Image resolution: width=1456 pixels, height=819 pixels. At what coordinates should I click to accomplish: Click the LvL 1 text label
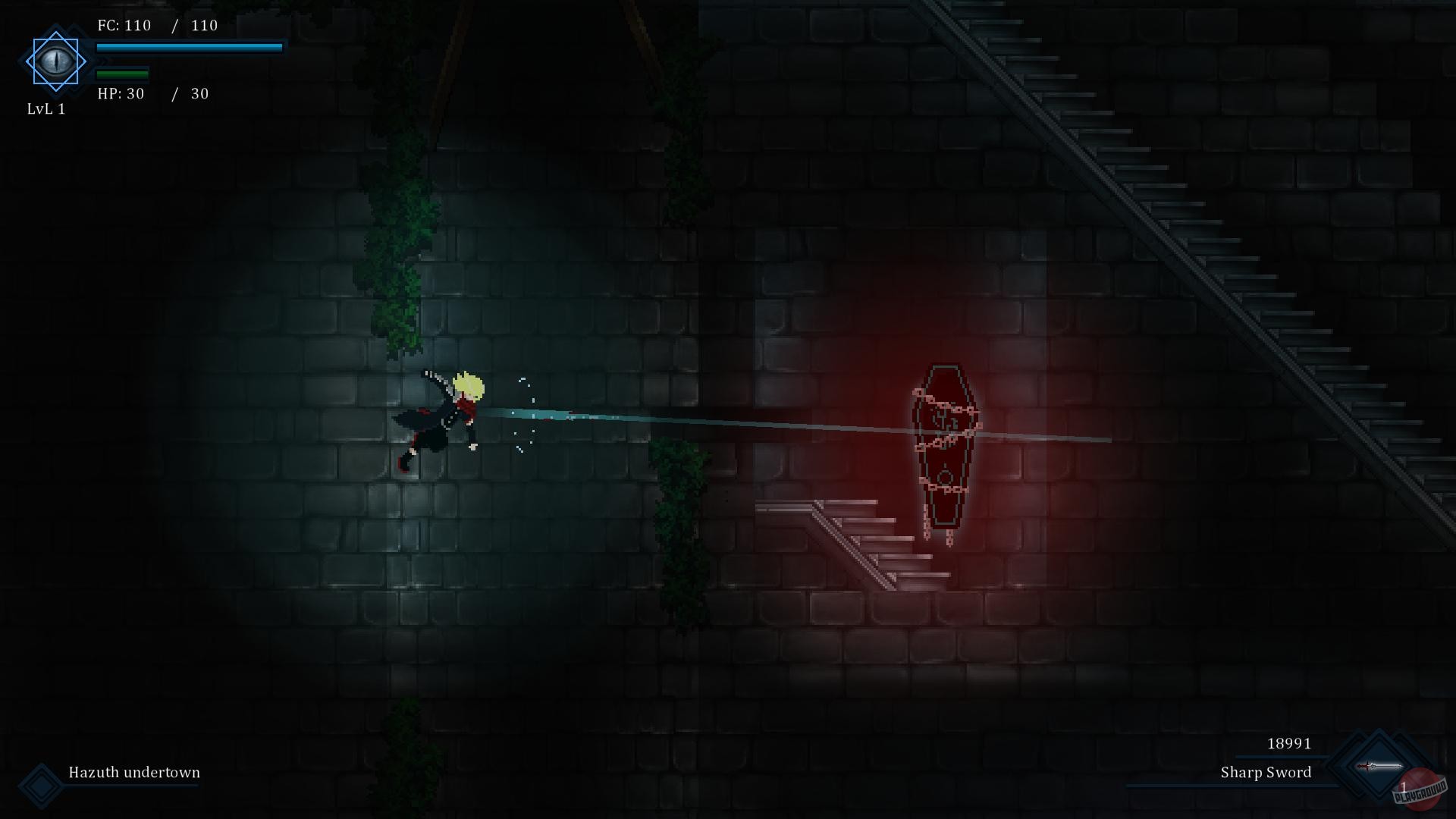coord(46,108)
